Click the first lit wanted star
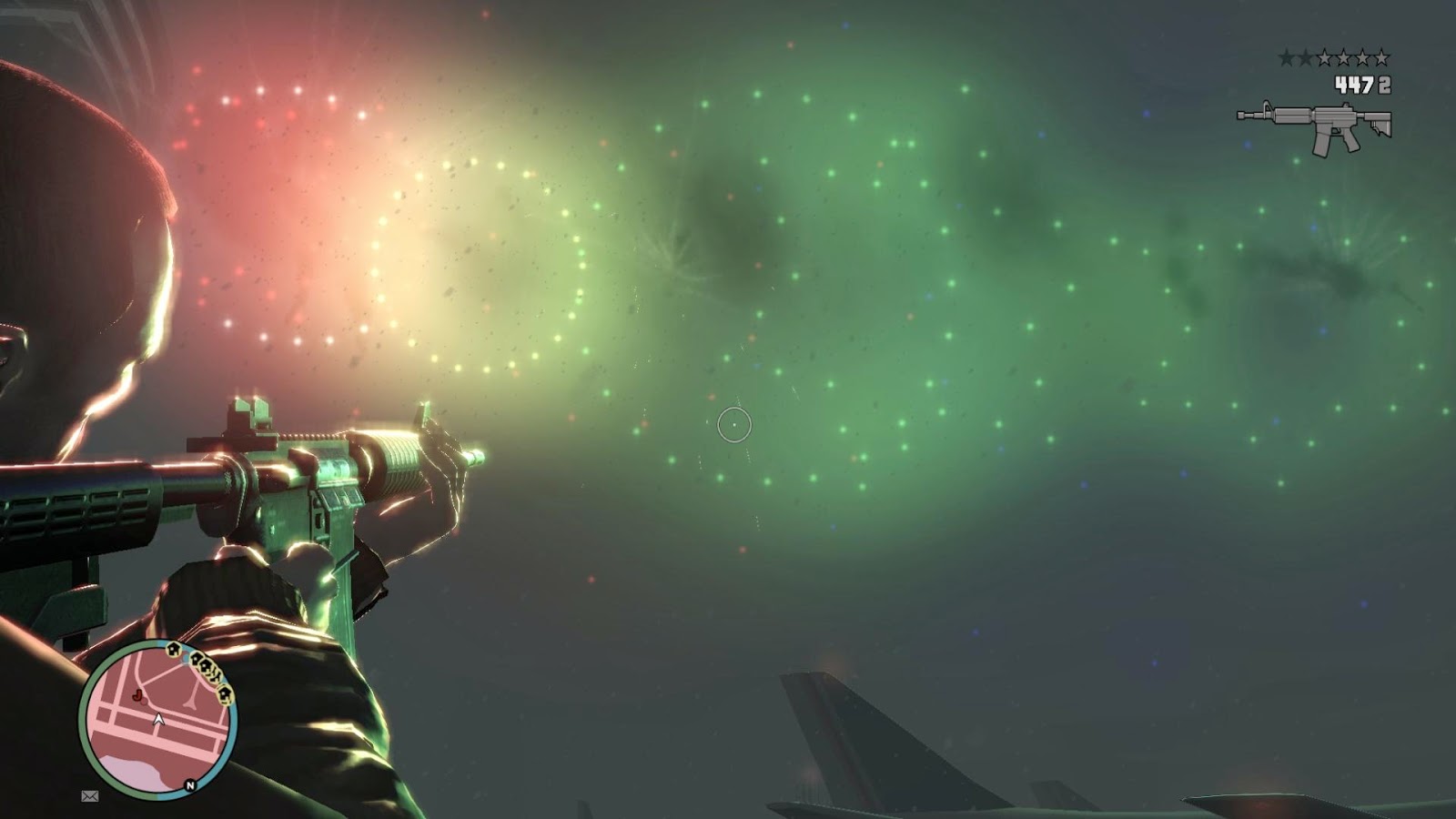Viewport: 1456px width, 819px height. pyautogui.click(x=1287, y=57)
